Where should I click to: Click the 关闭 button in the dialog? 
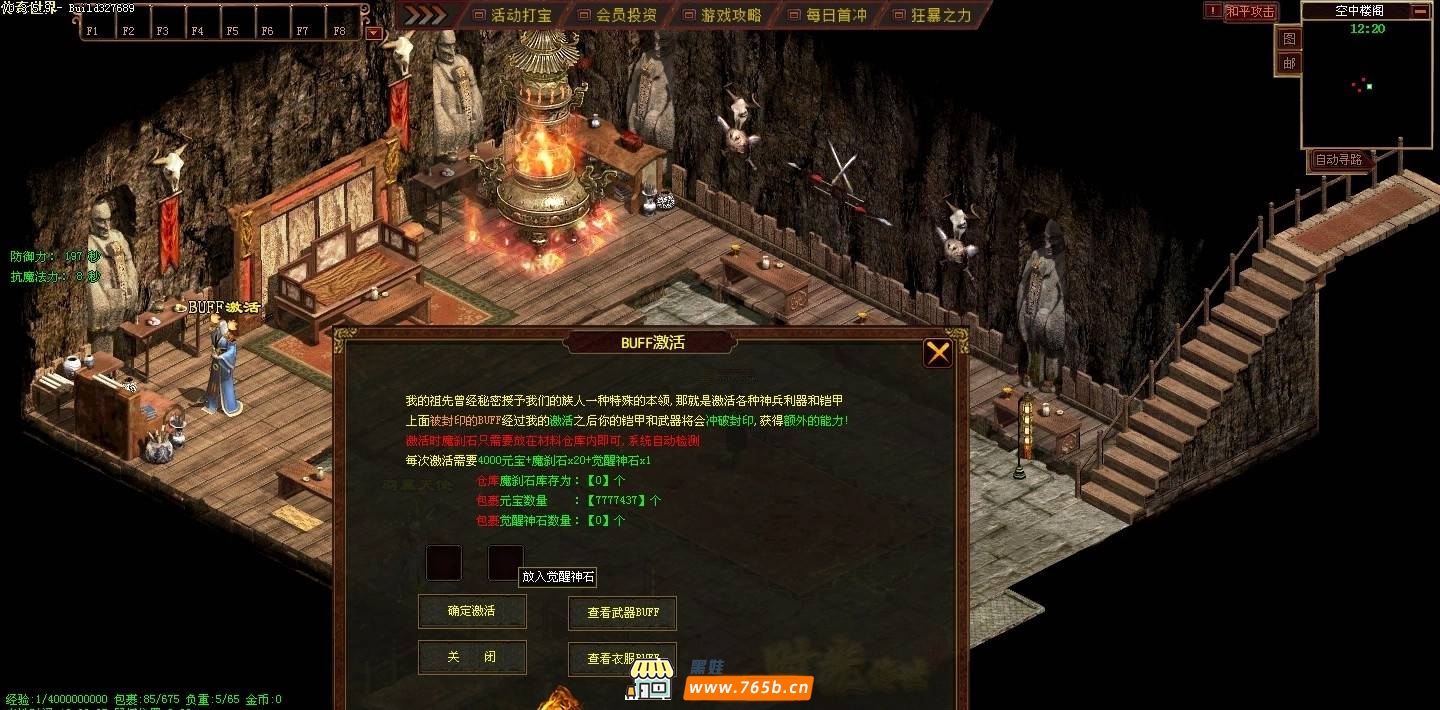[472, 657]
